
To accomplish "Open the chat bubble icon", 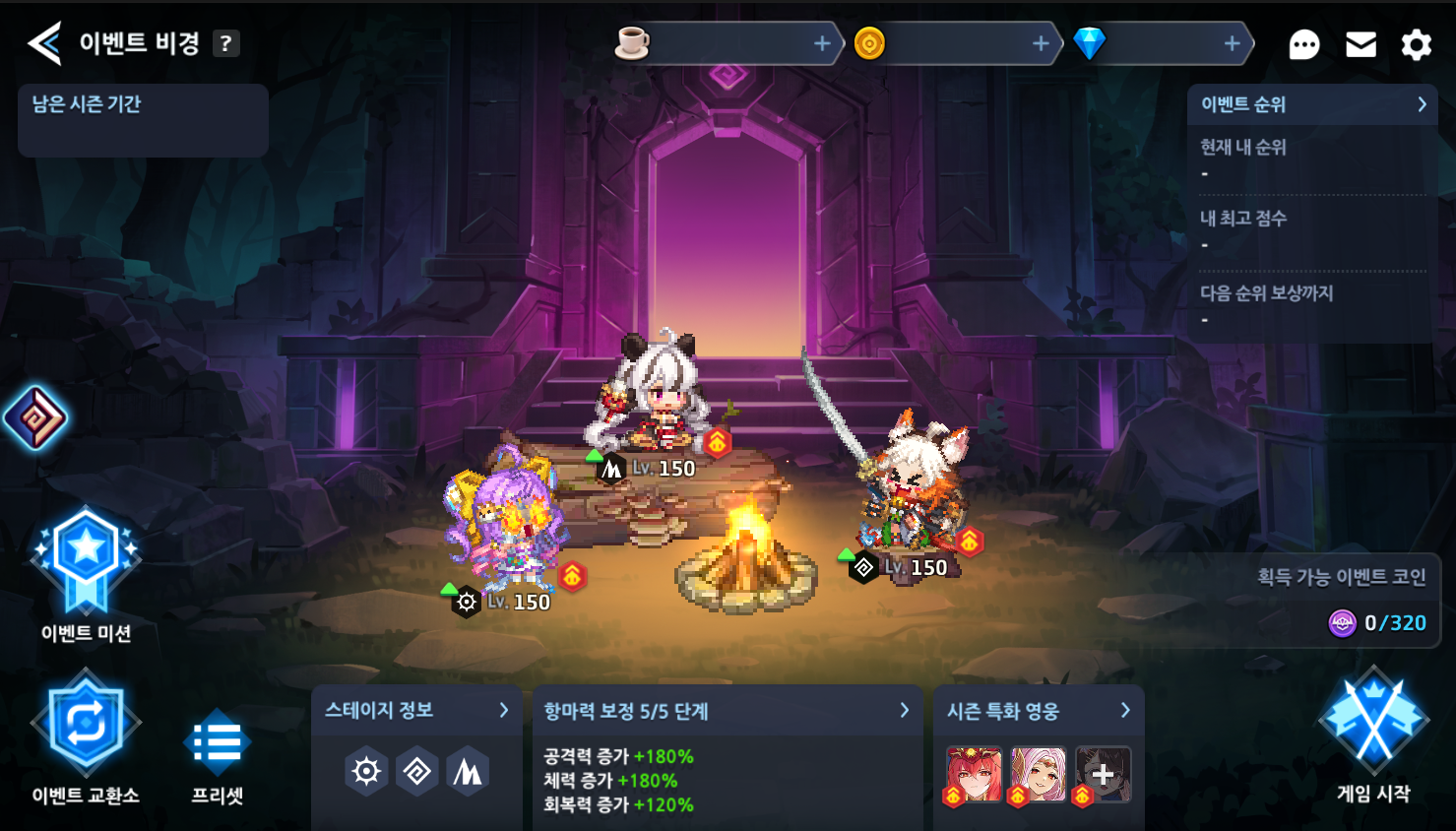I will 1303,44.
